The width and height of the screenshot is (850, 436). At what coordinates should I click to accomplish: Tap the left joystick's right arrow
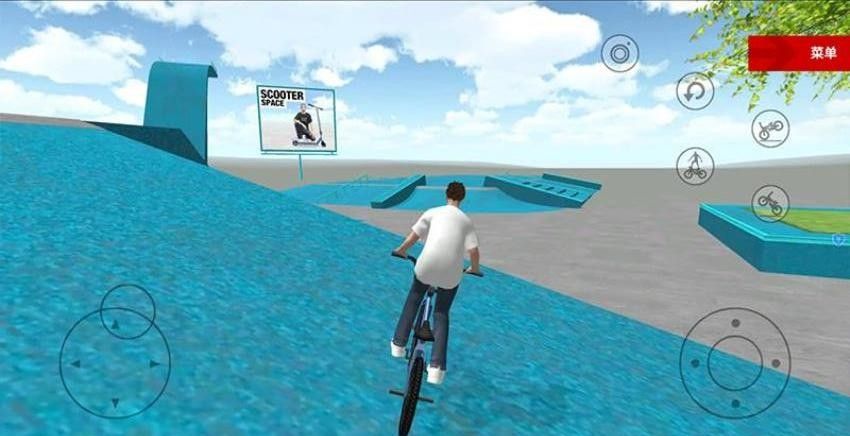(x=153, y=364)
